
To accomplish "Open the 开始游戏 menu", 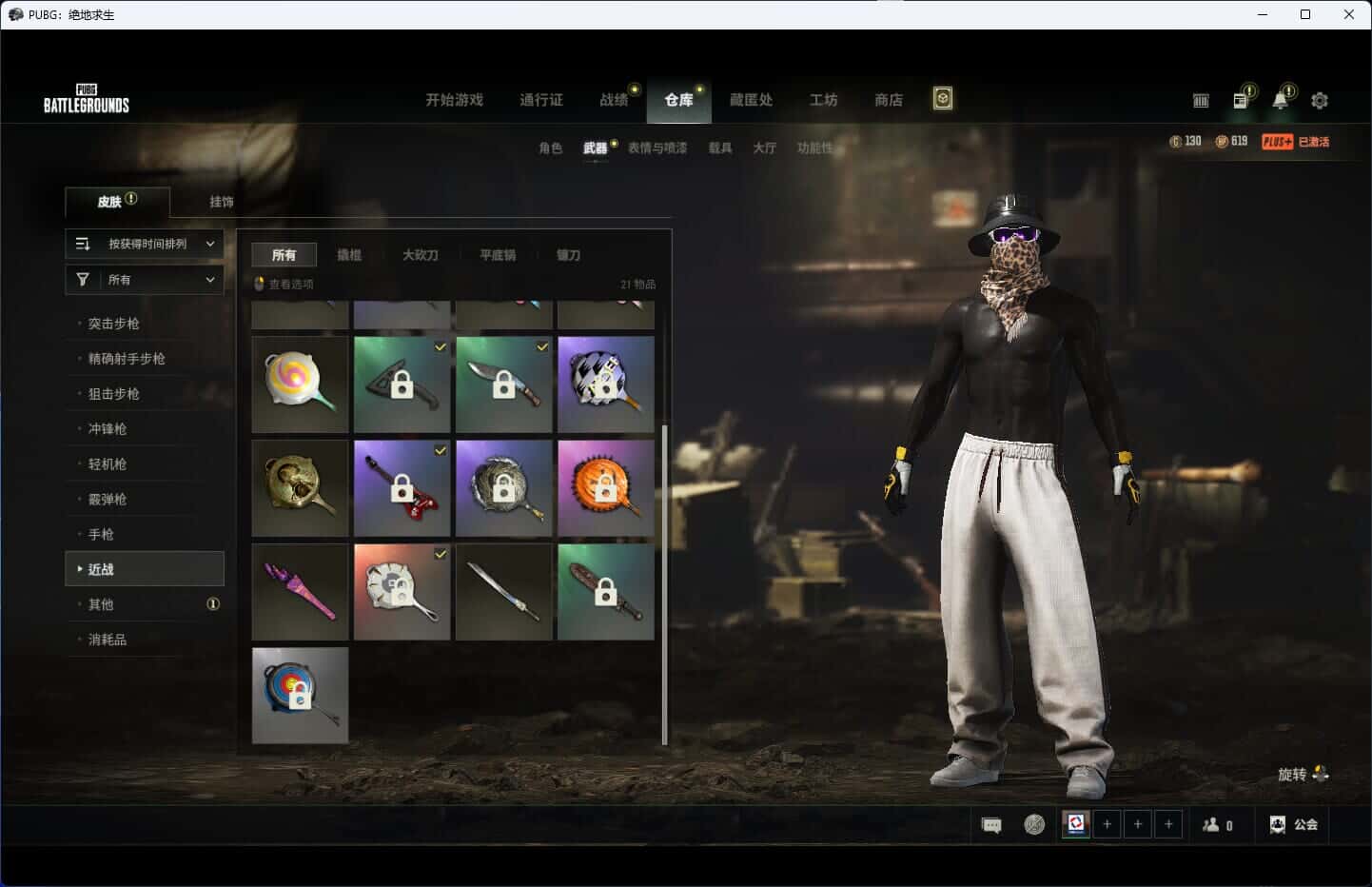I will tap(454, 100).
